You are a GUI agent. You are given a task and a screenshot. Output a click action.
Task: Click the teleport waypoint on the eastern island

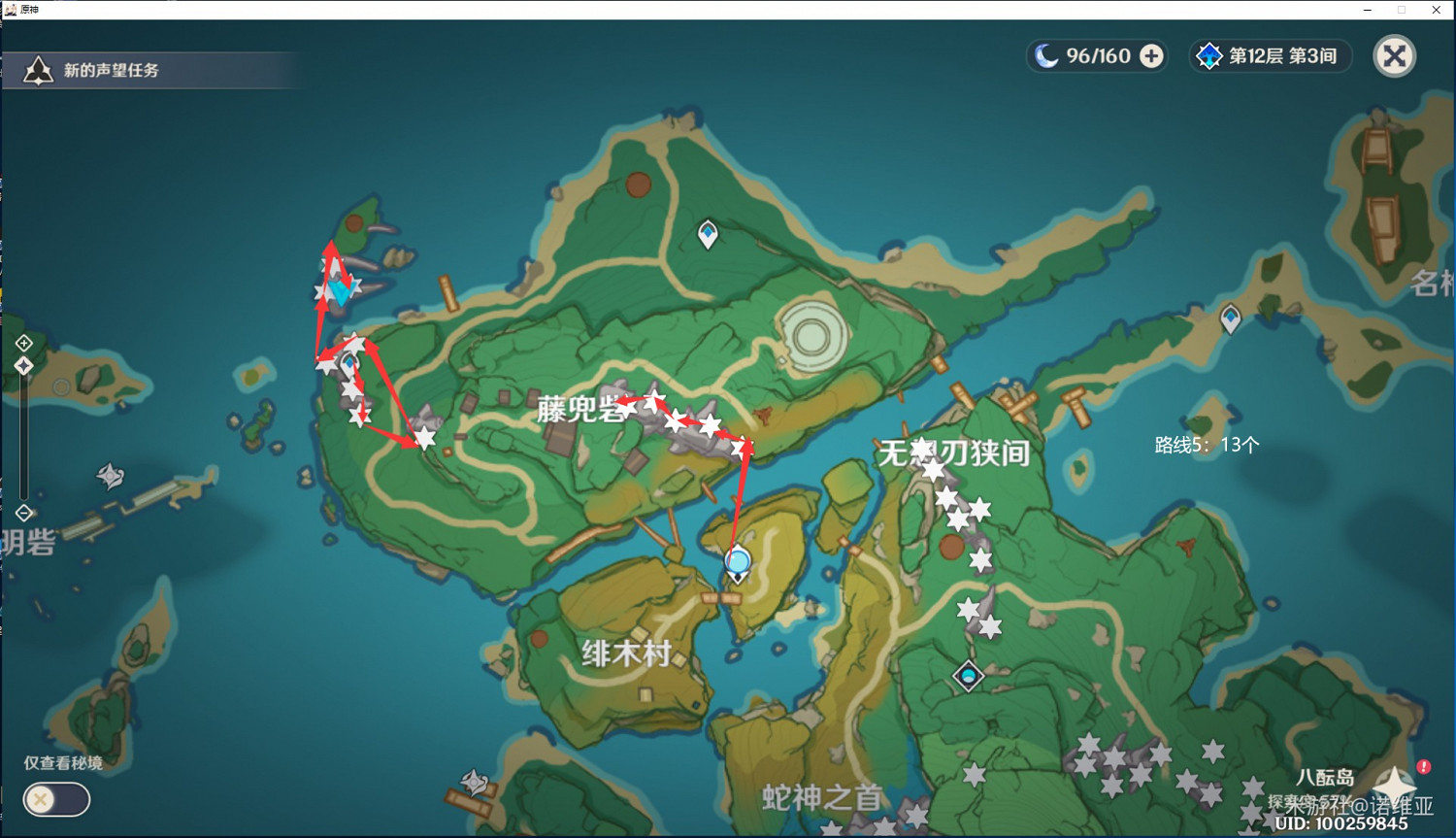click(1231, 316)
